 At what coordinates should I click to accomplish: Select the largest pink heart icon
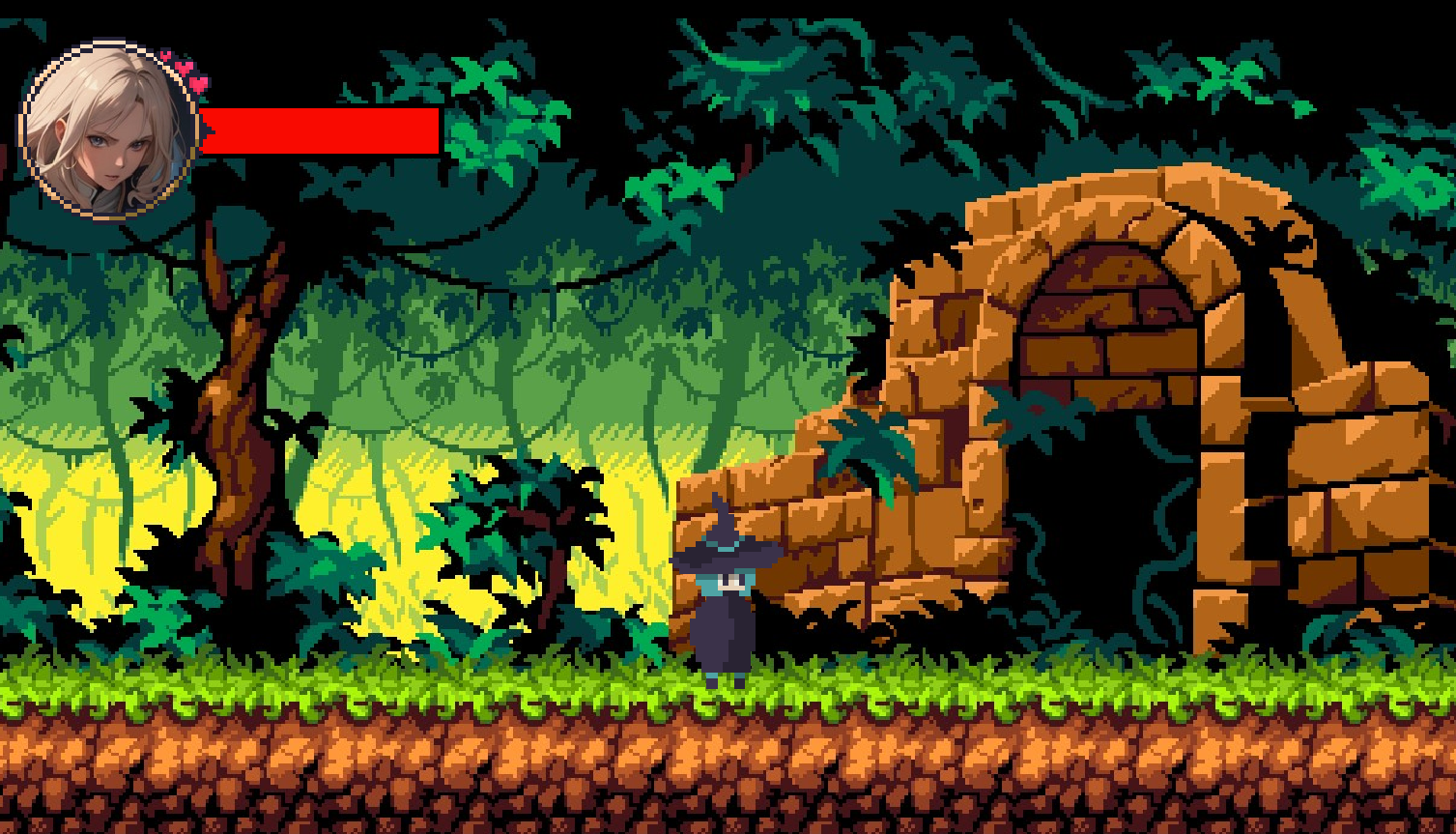click(198, 84)
